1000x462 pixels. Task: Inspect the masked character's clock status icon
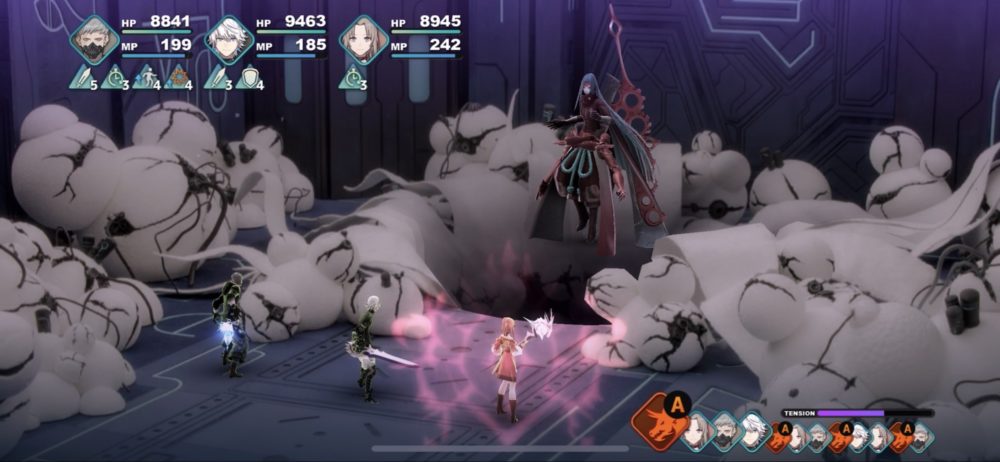tap(115, 77)
